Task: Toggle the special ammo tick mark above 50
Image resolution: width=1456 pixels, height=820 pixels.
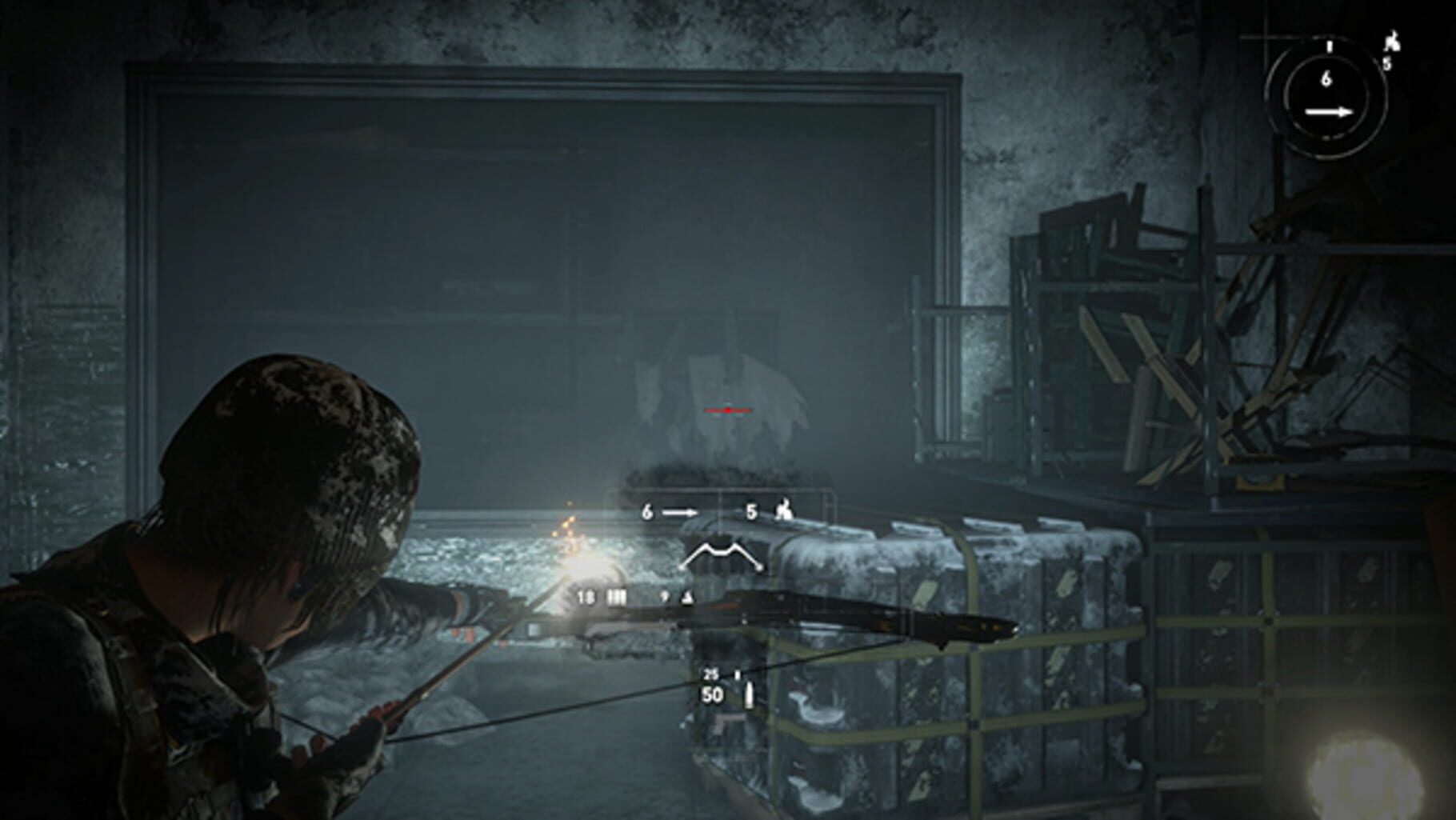Action: [x=738, y=674]
